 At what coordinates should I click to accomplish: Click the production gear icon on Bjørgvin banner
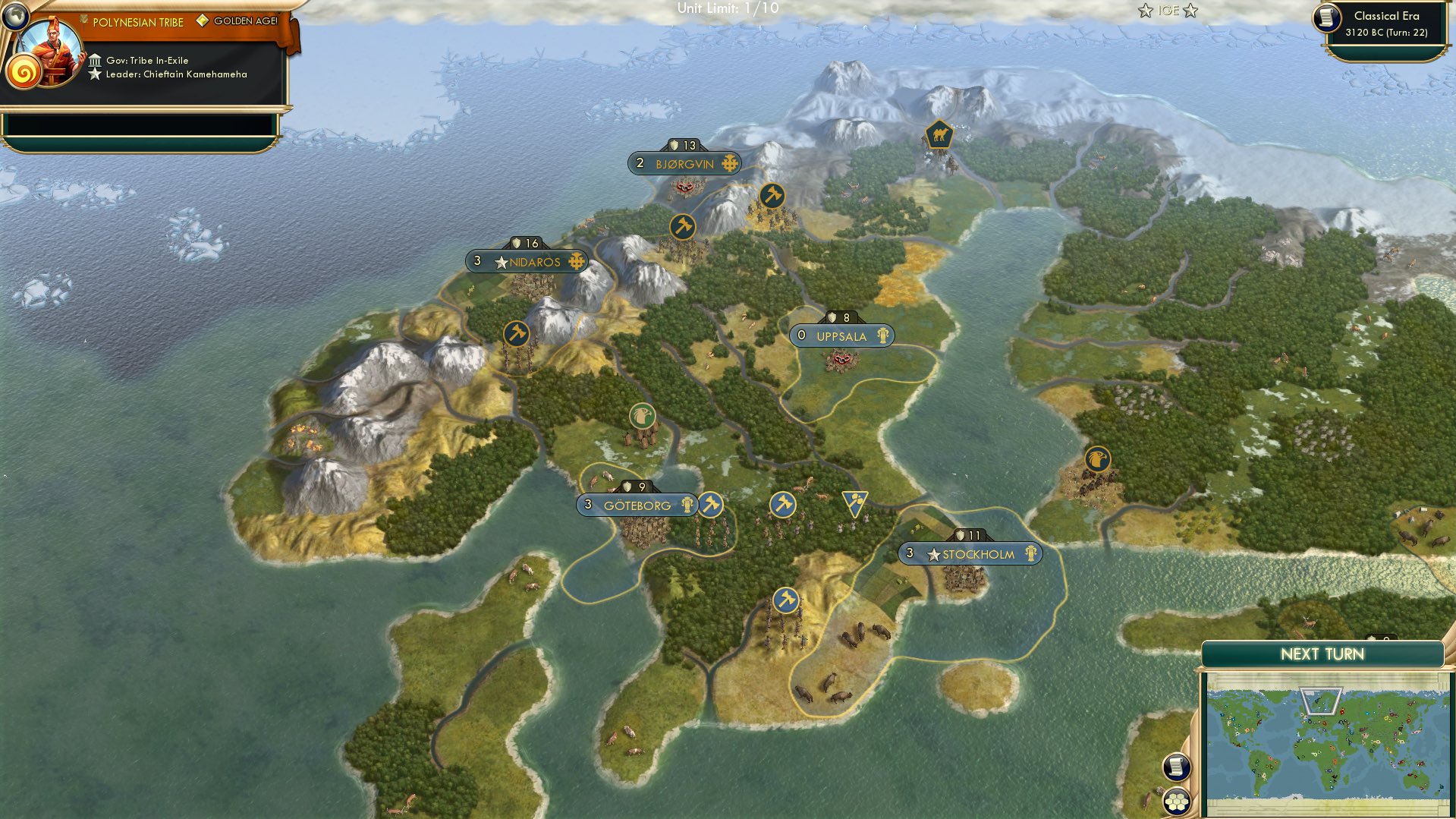pos(729,162)
